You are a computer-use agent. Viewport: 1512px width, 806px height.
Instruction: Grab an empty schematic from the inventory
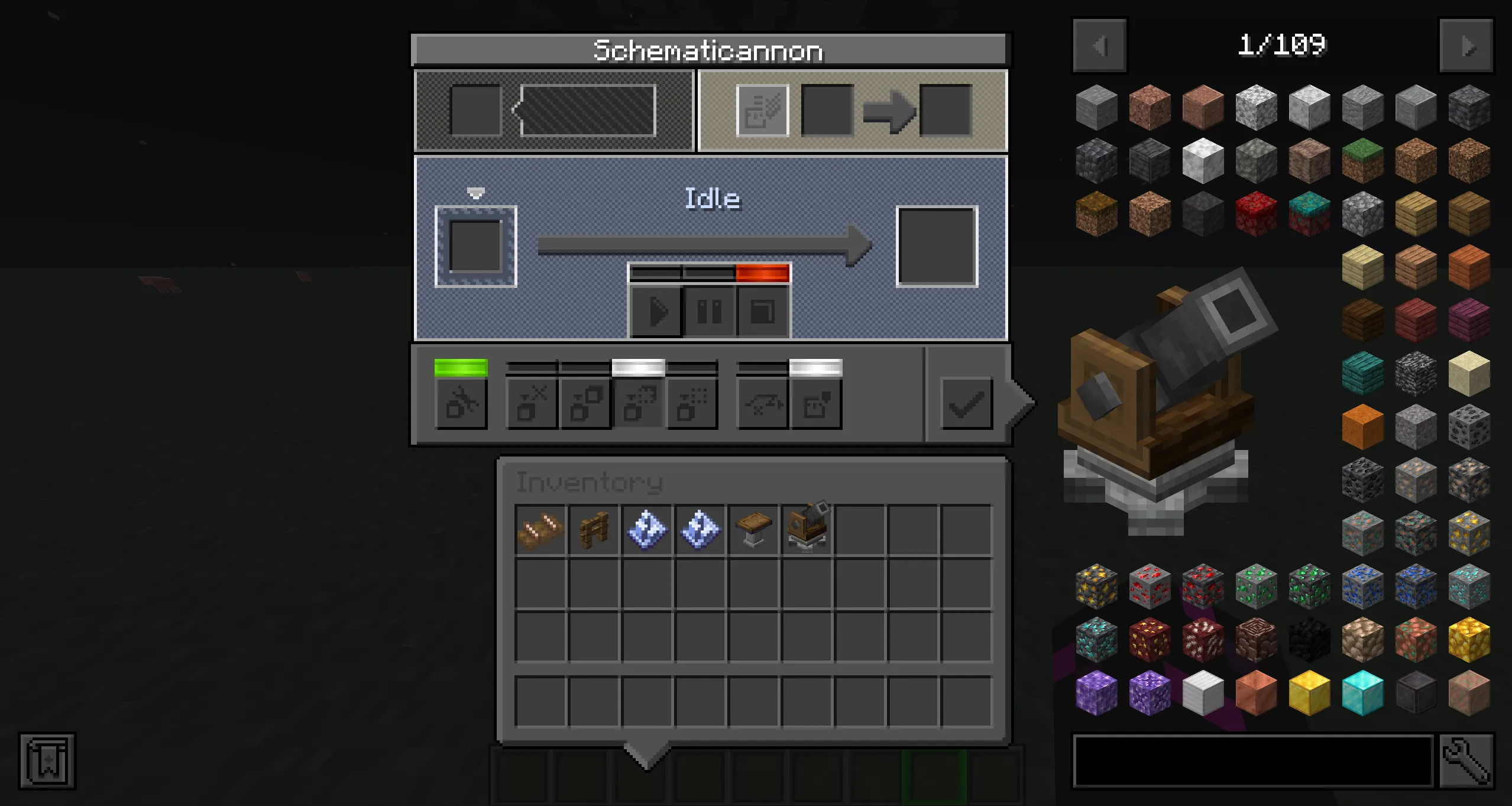pos(646,528)
